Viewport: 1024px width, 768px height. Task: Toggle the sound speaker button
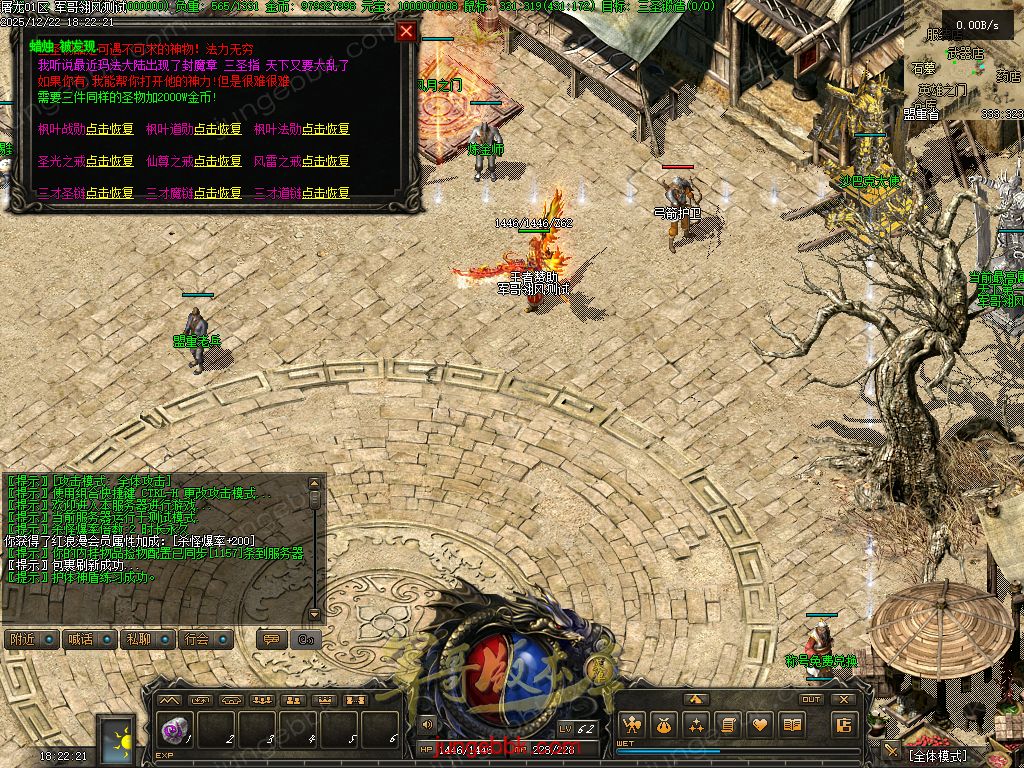click(427, 724)
